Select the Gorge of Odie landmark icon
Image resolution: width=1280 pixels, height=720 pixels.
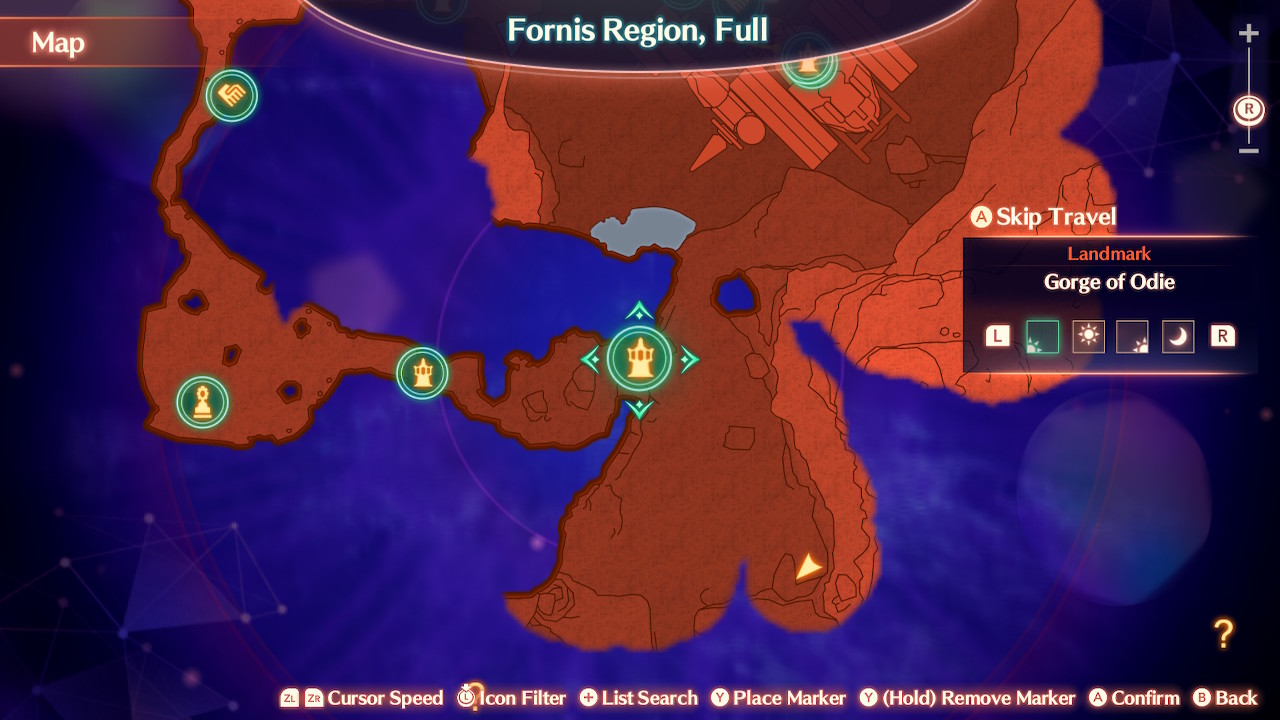[x=639, y=360]
